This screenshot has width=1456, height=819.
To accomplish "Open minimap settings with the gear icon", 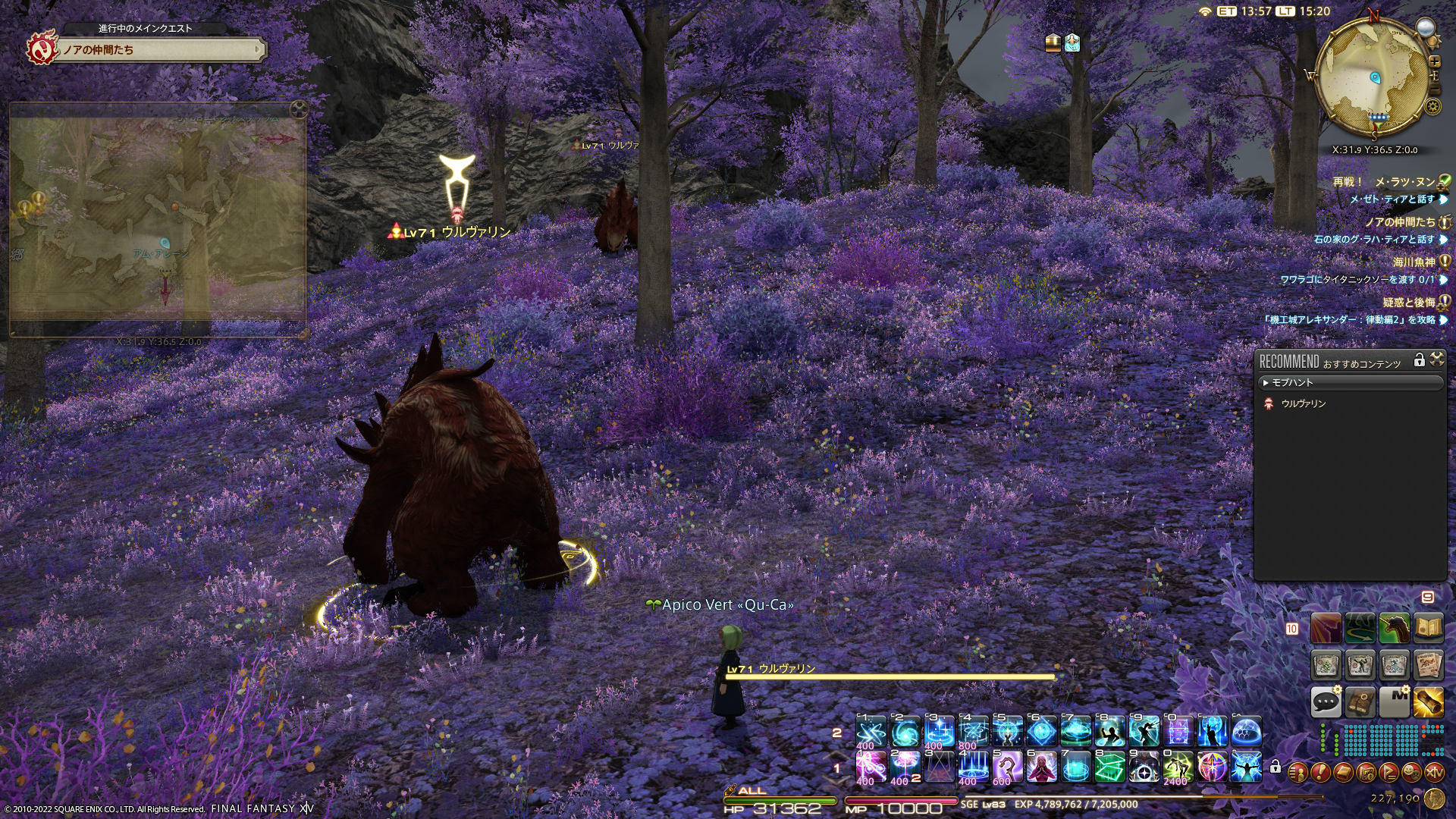I will (x=1433, y=106).
